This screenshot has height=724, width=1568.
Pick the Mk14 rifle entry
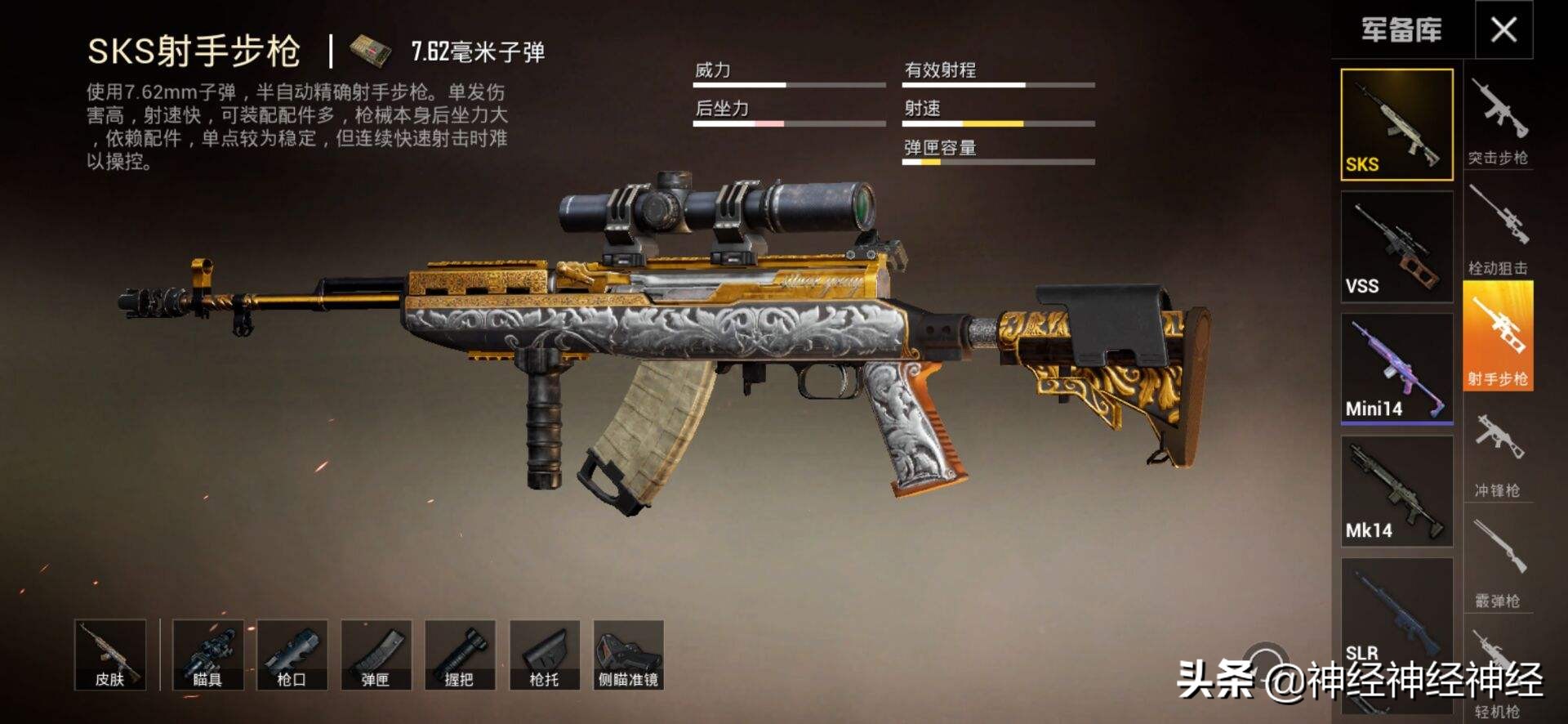(x=1396, y=491)
